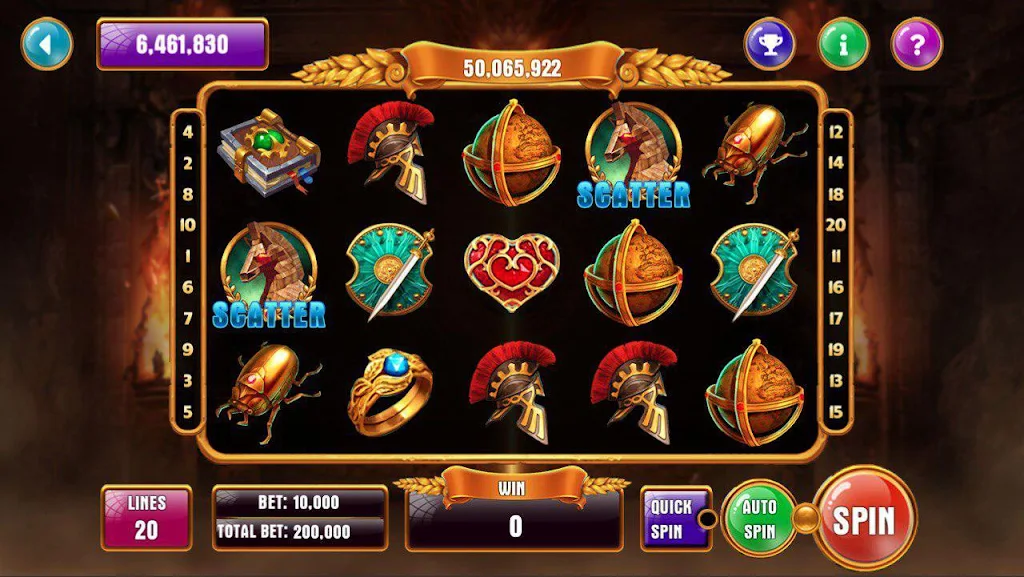Show payline number 10

(188, 225)
